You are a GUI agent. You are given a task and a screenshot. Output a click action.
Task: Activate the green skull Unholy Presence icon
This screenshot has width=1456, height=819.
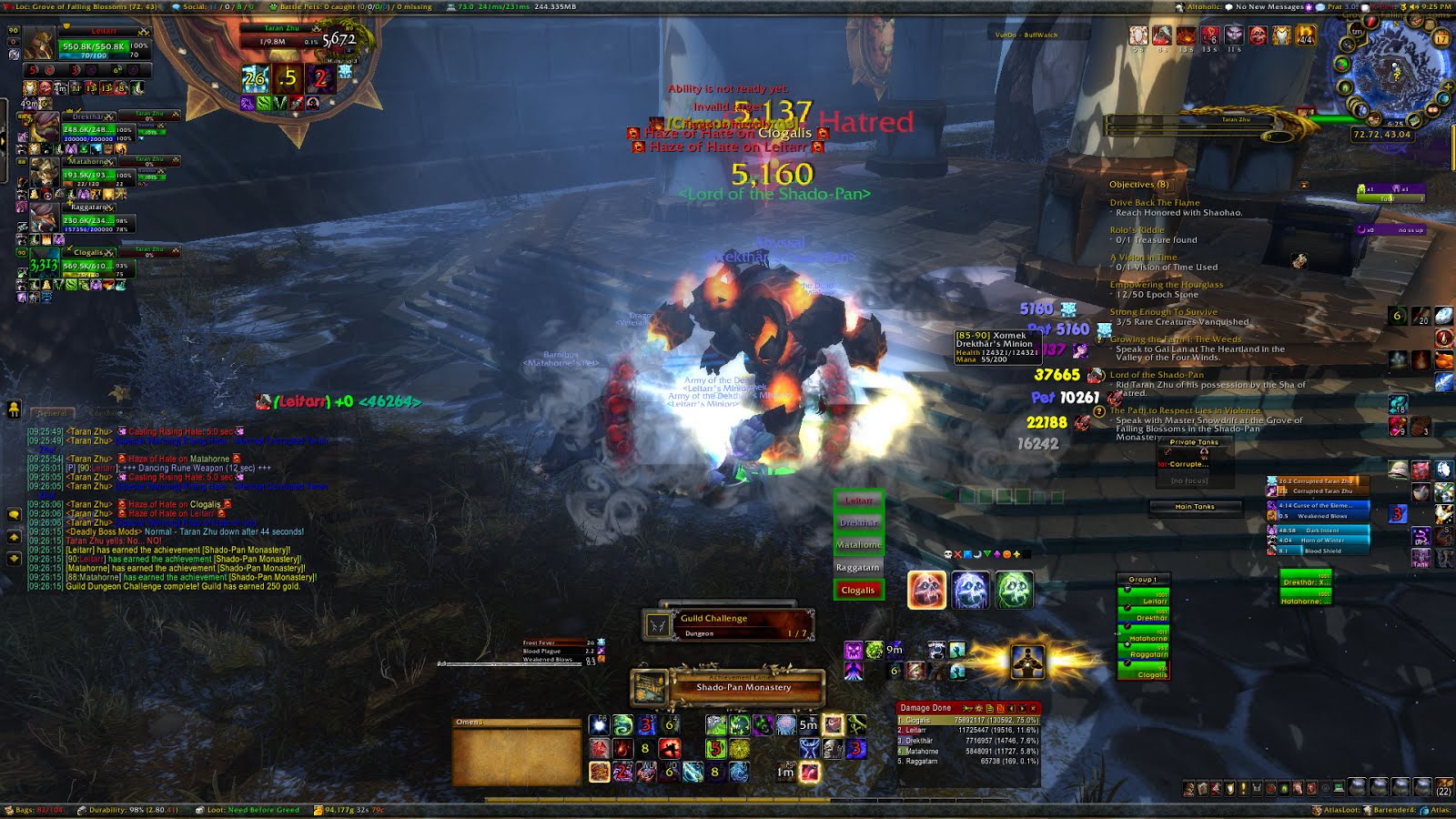[x=1014, y=590]
